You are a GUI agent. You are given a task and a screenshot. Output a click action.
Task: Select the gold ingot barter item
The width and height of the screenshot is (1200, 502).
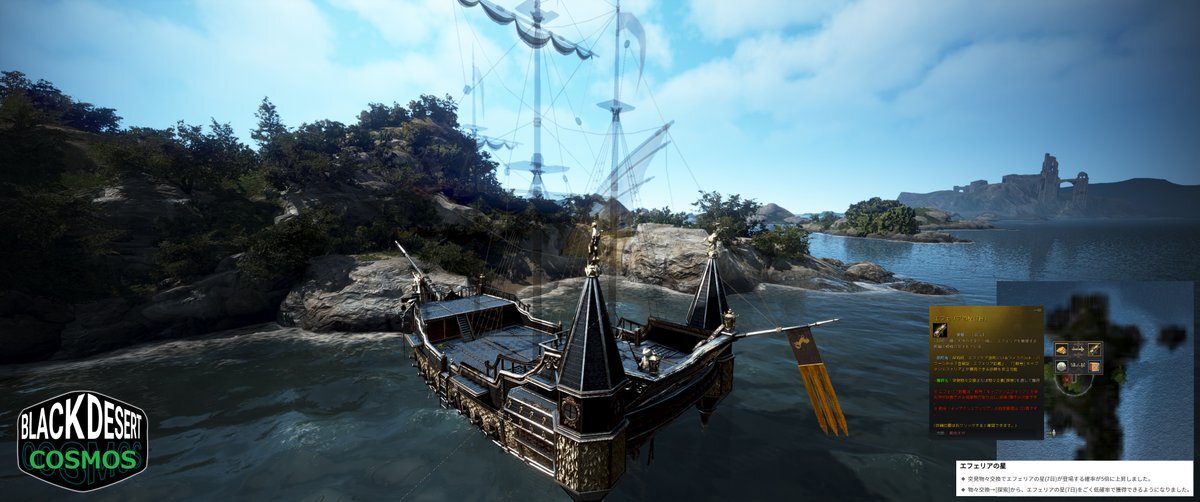click(1061, 349)
